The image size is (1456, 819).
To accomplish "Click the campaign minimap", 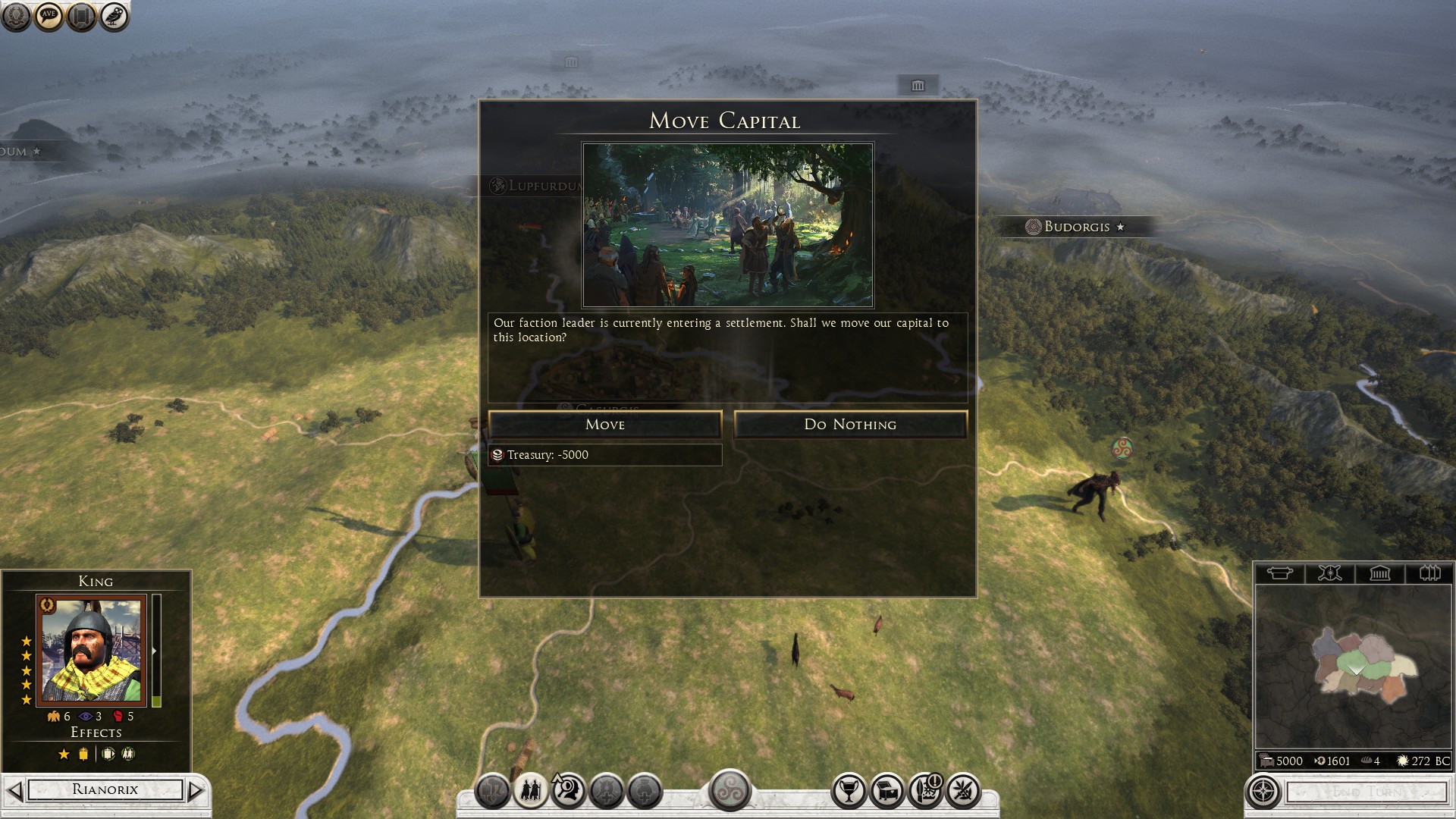I will [1353, 666].
